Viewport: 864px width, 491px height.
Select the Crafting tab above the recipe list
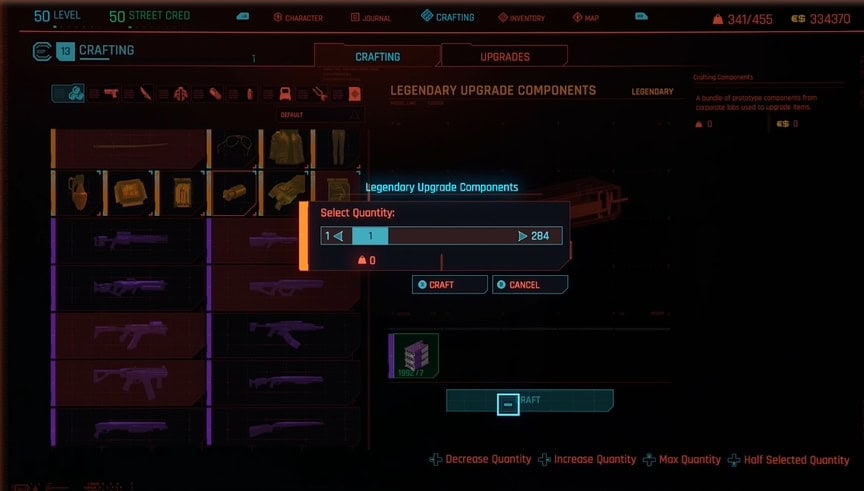[x=377, y=57]
